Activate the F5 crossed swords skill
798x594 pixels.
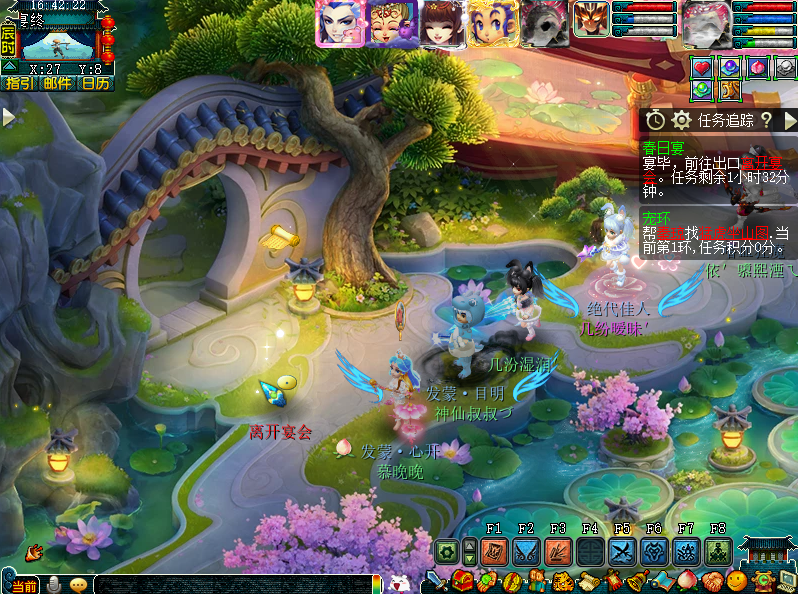[x=622, y=551]
